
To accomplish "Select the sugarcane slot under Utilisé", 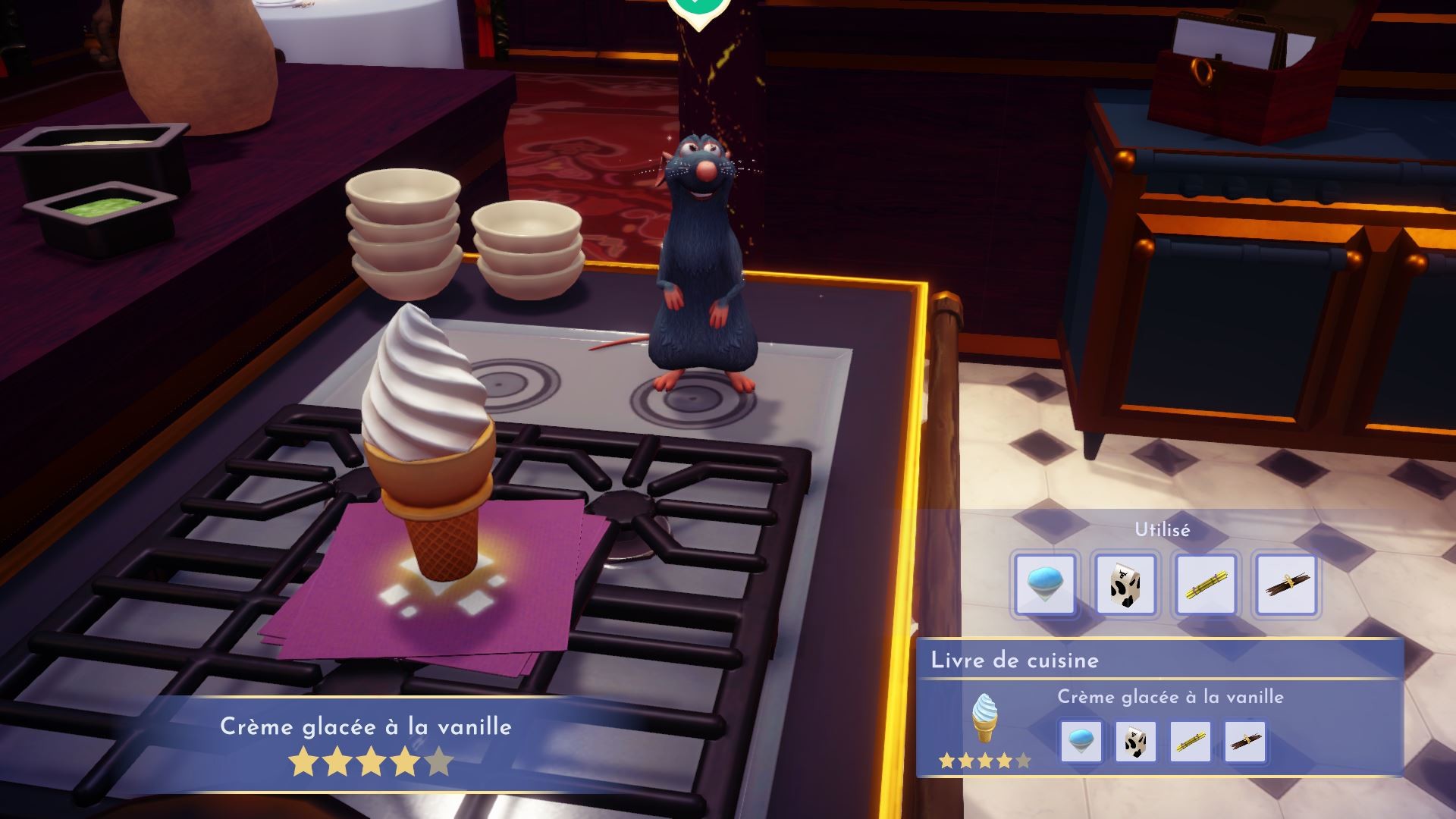I will tap(1206, 584).
